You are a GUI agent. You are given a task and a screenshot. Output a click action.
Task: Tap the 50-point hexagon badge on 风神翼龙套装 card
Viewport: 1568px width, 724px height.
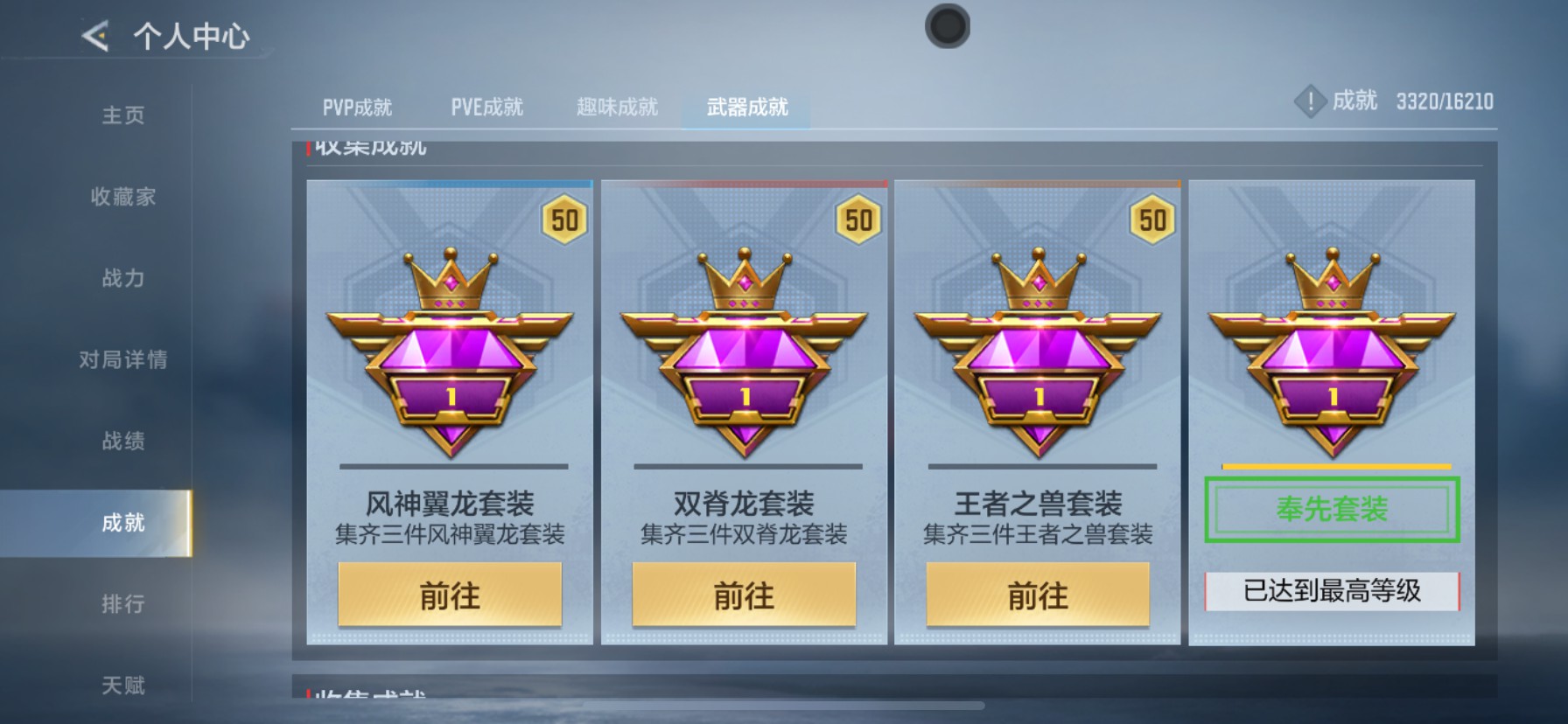point(565,219)
